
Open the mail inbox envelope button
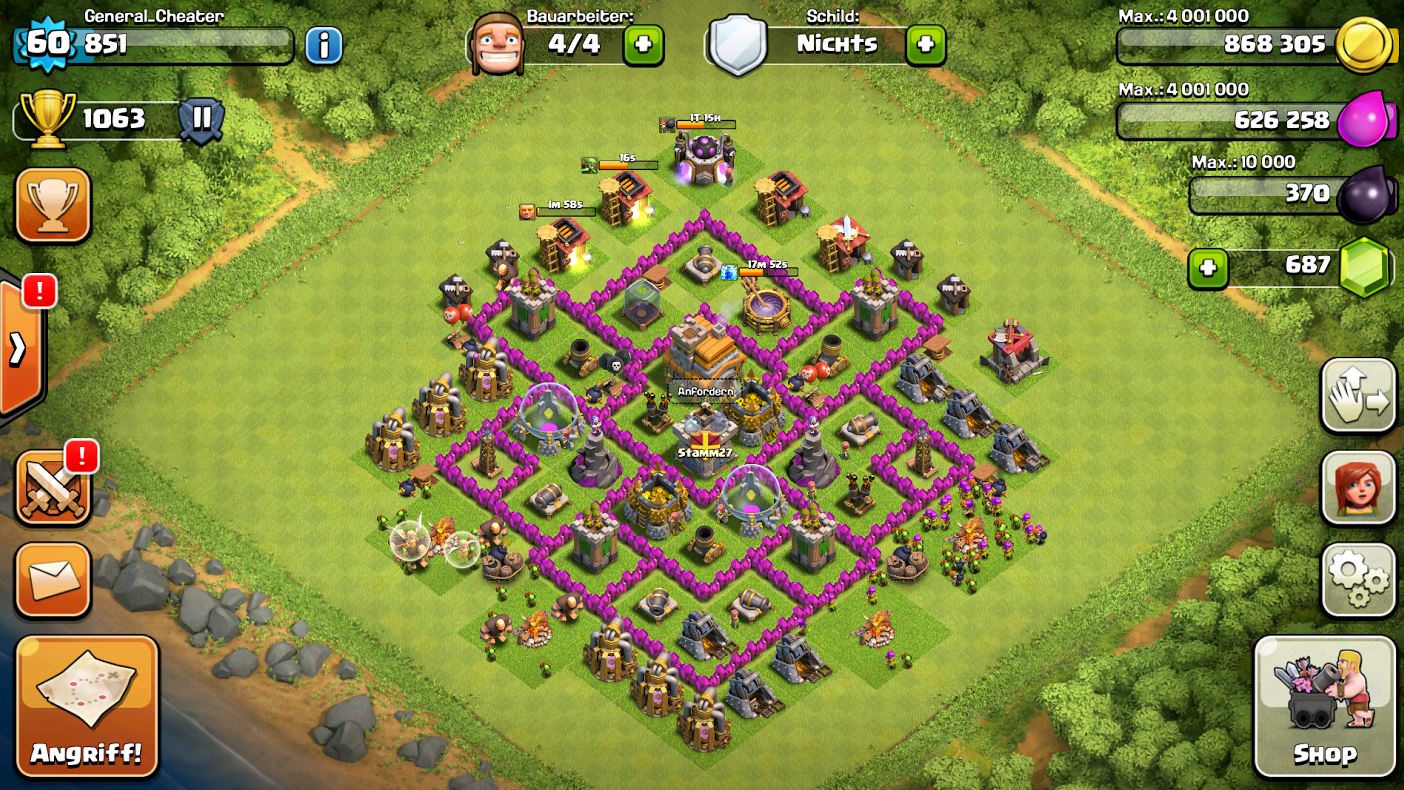click(x=53, y=580)
